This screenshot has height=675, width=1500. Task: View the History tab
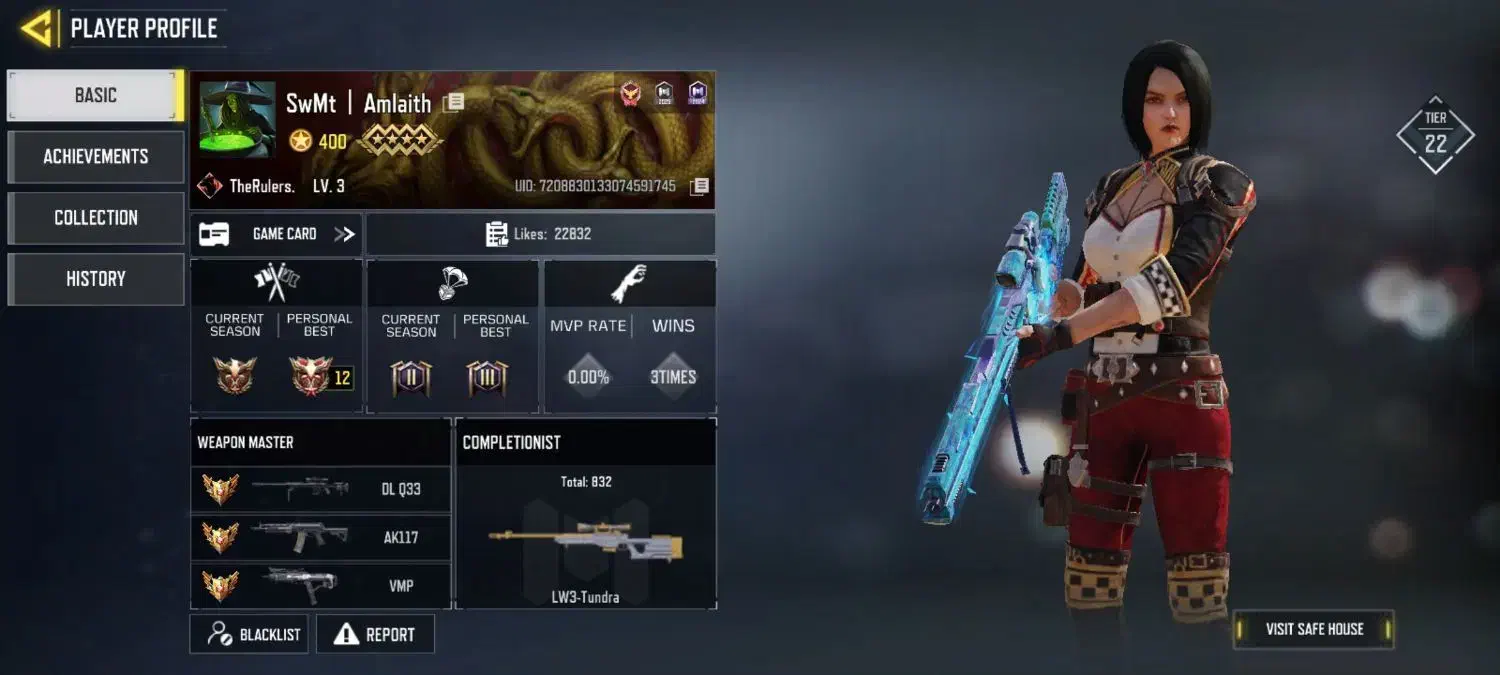[95, 279]
